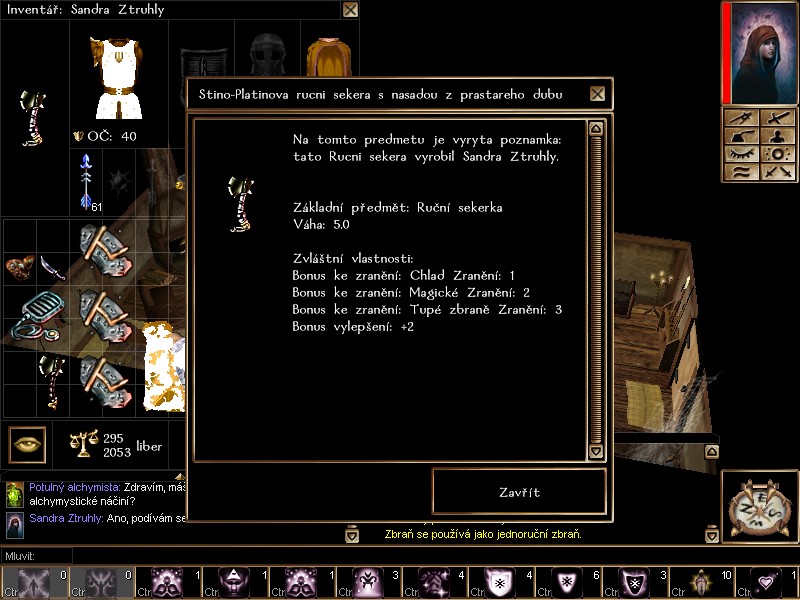The image size is (800, 600).
Task: Click the closed eye icon in the side panel
Action: 742,155
